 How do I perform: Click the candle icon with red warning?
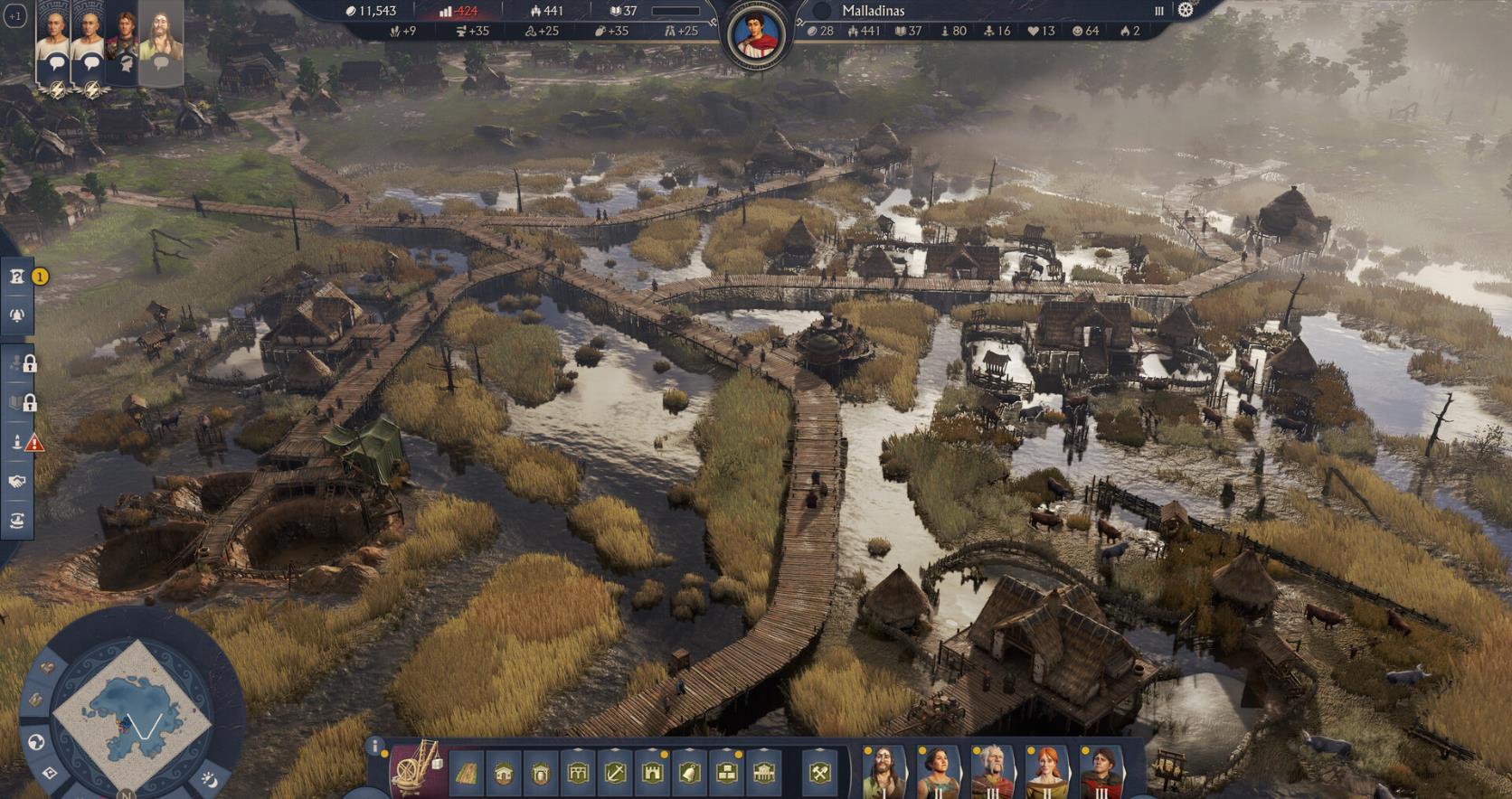tap(17, 442)
